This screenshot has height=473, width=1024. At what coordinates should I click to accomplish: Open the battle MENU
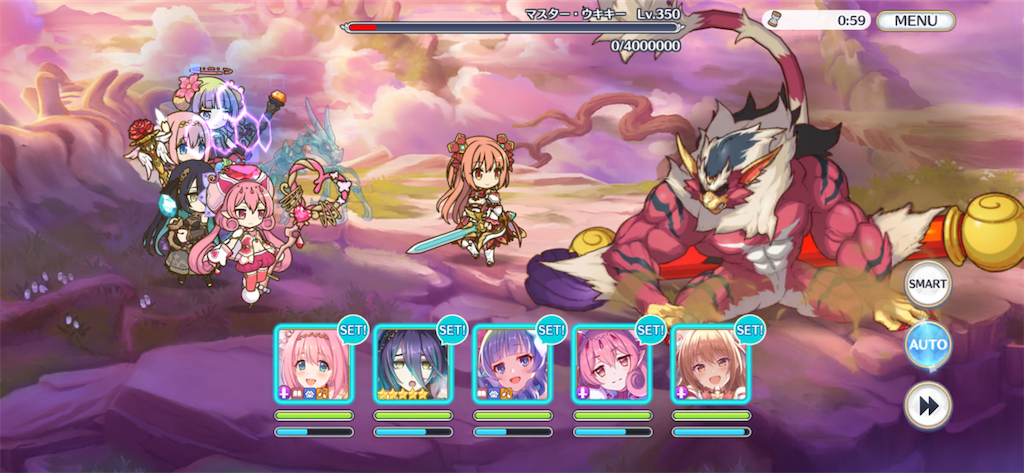coord(915,20)
